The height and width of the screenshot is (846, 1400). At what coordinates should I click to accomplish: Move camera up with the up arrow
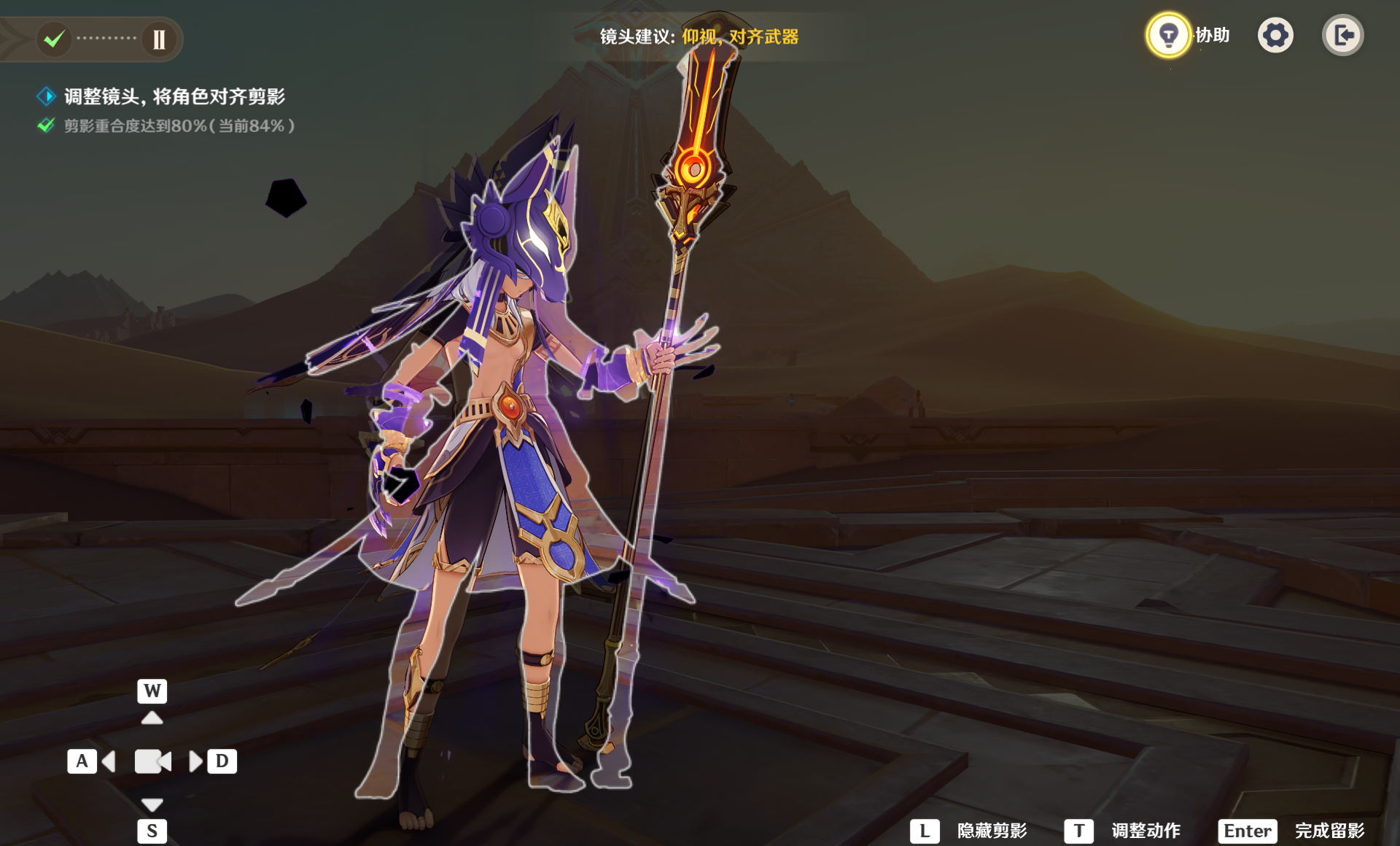[x=152, y=718]
